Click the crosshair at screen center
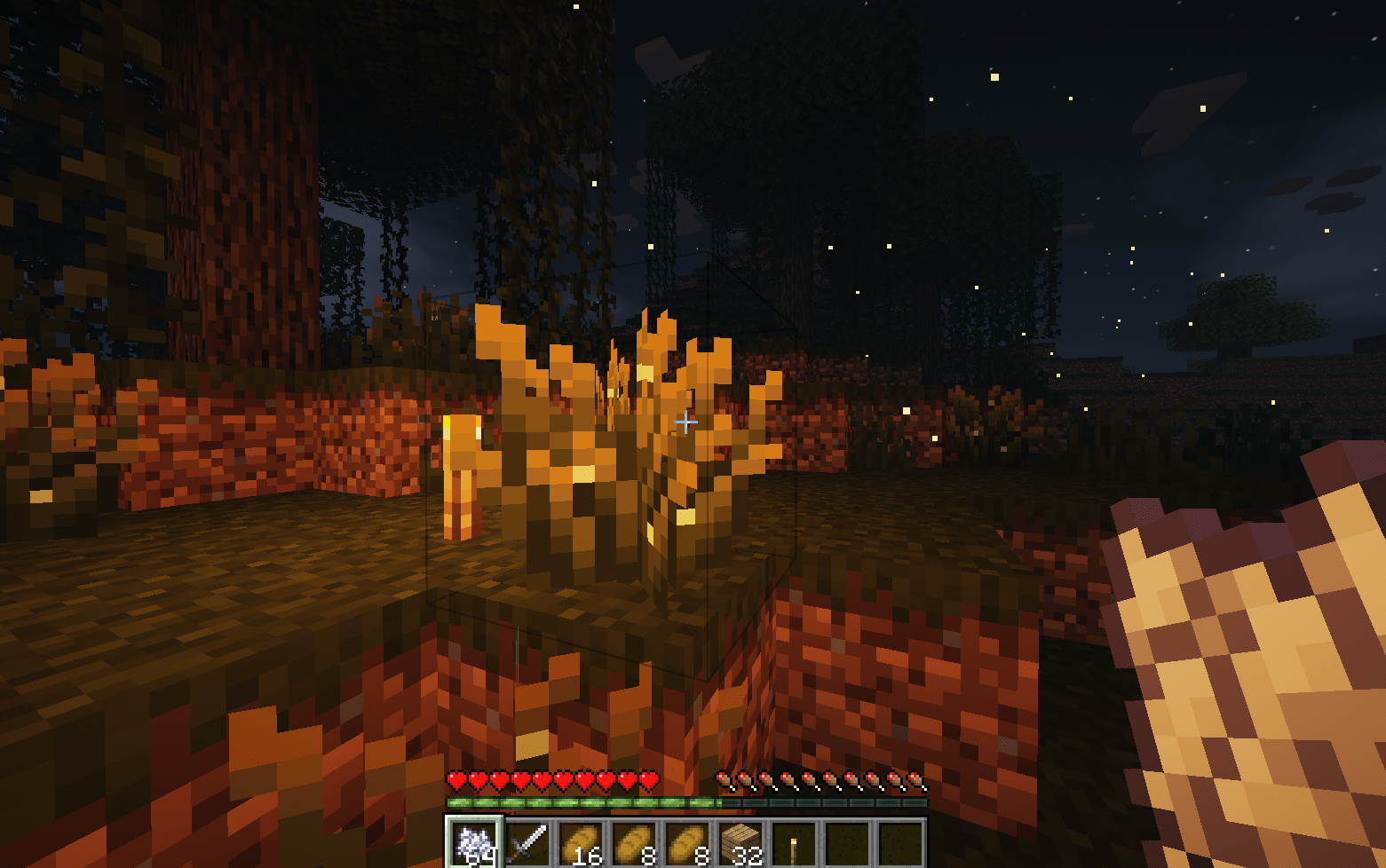This screenshot has height=868, width=1386. click(x=685, y=422)
